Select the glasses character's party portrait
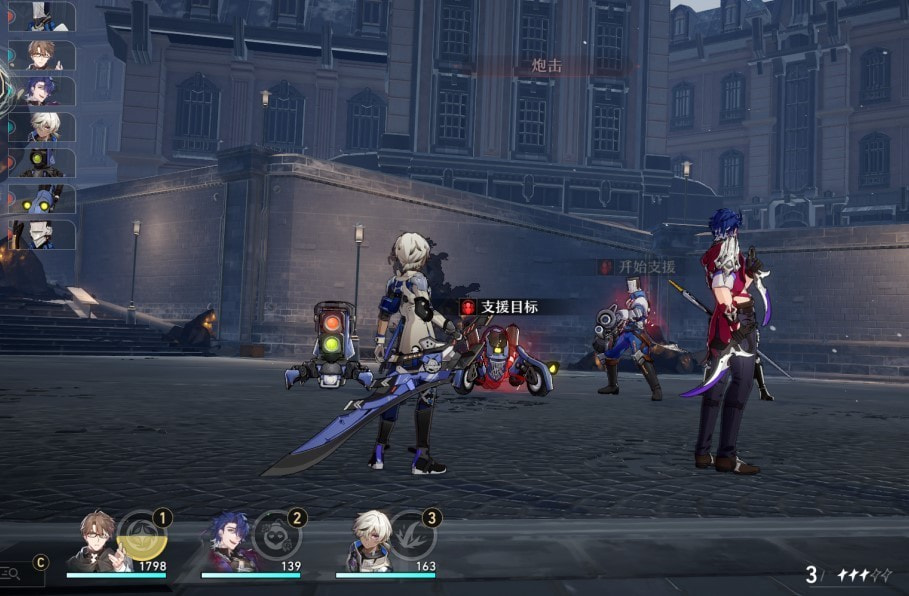 click(x=98, y=542)
